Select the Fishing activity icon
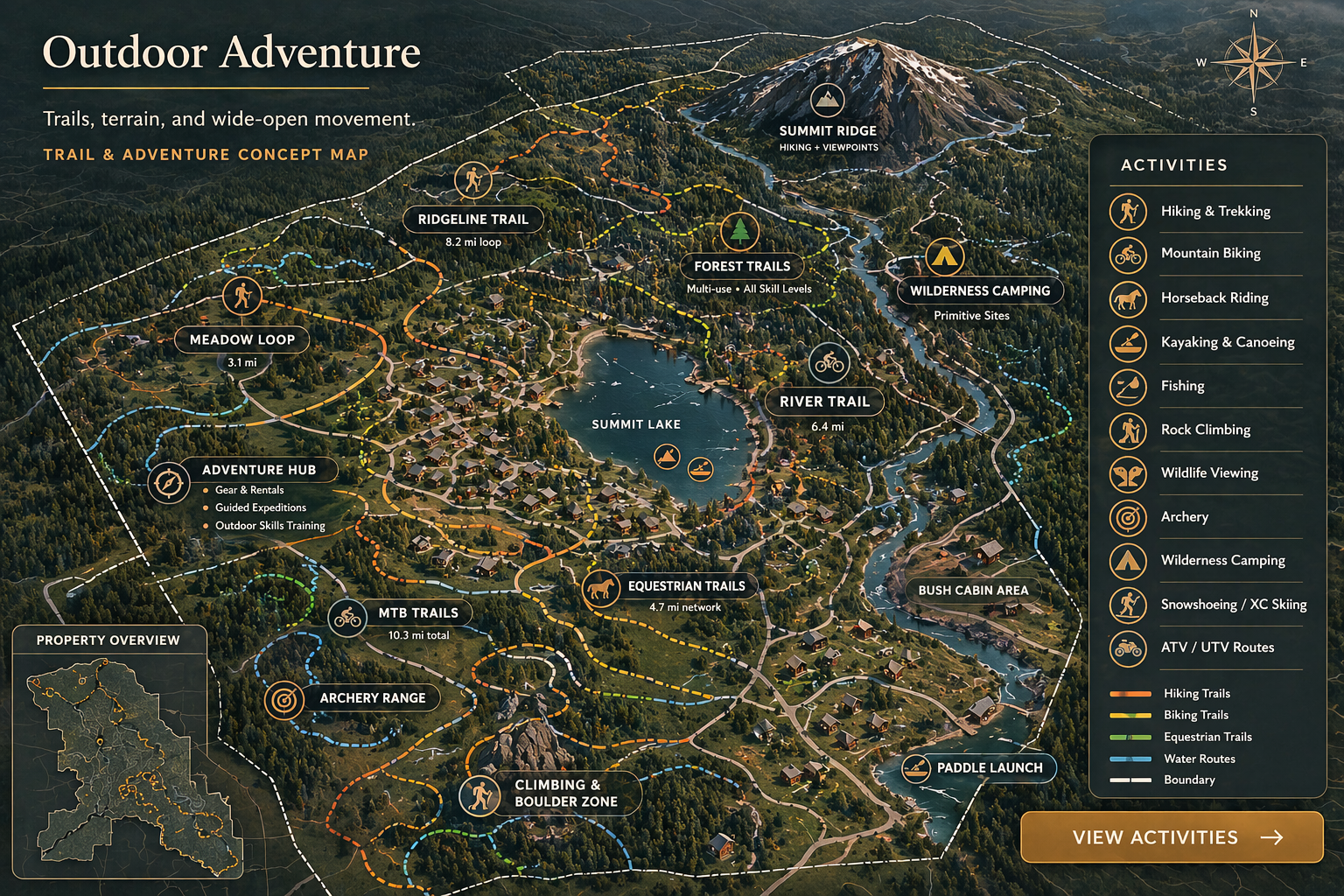This screenshot has width=1344, height=896. [x=1129, y=387]
